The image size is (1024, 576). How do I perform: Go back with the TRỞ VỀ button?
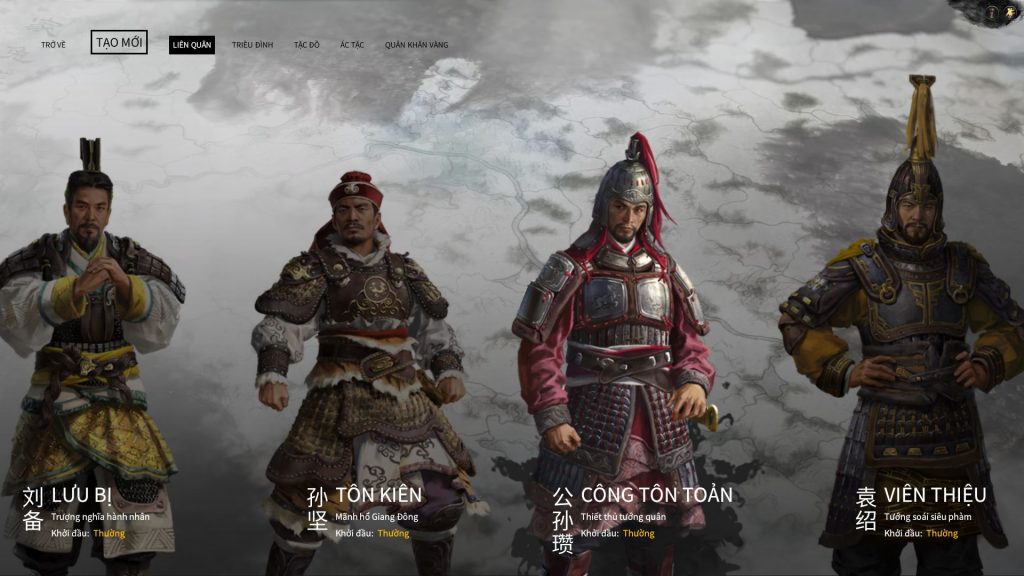(x=54, y=45)
